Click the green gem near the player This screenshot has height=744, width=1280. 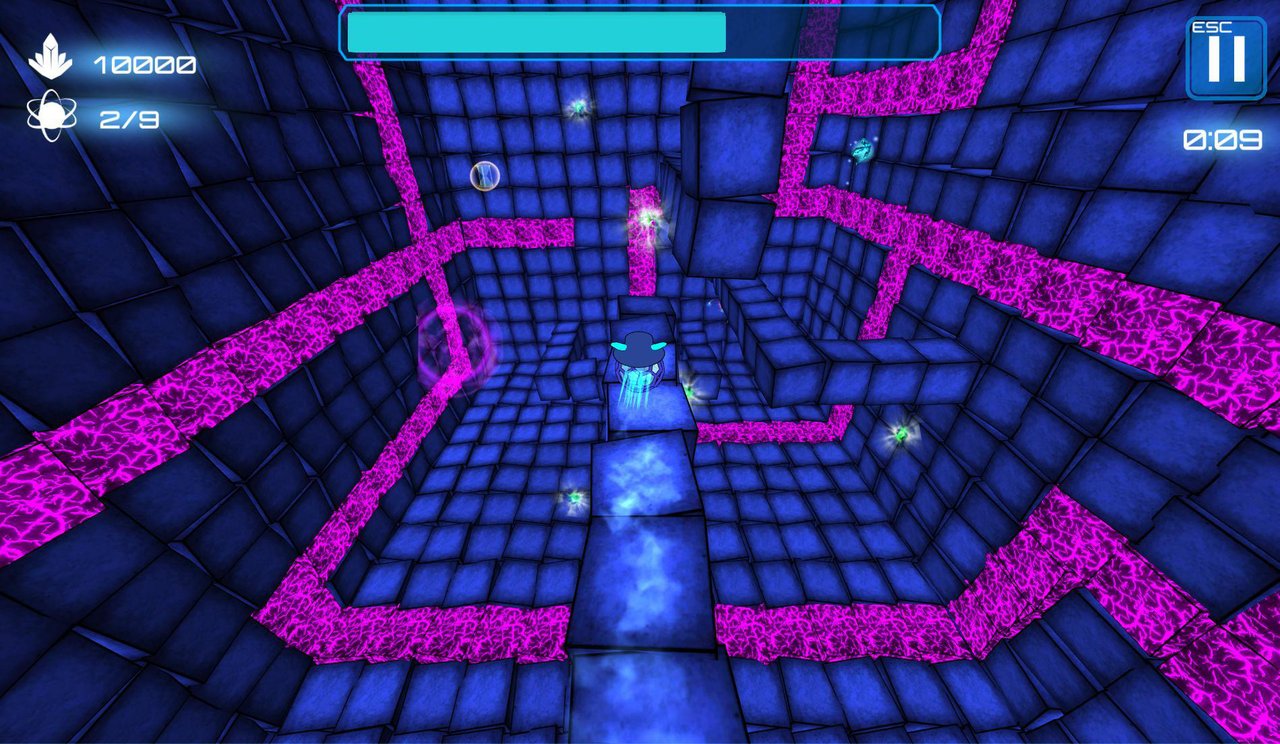click(692, 389)
